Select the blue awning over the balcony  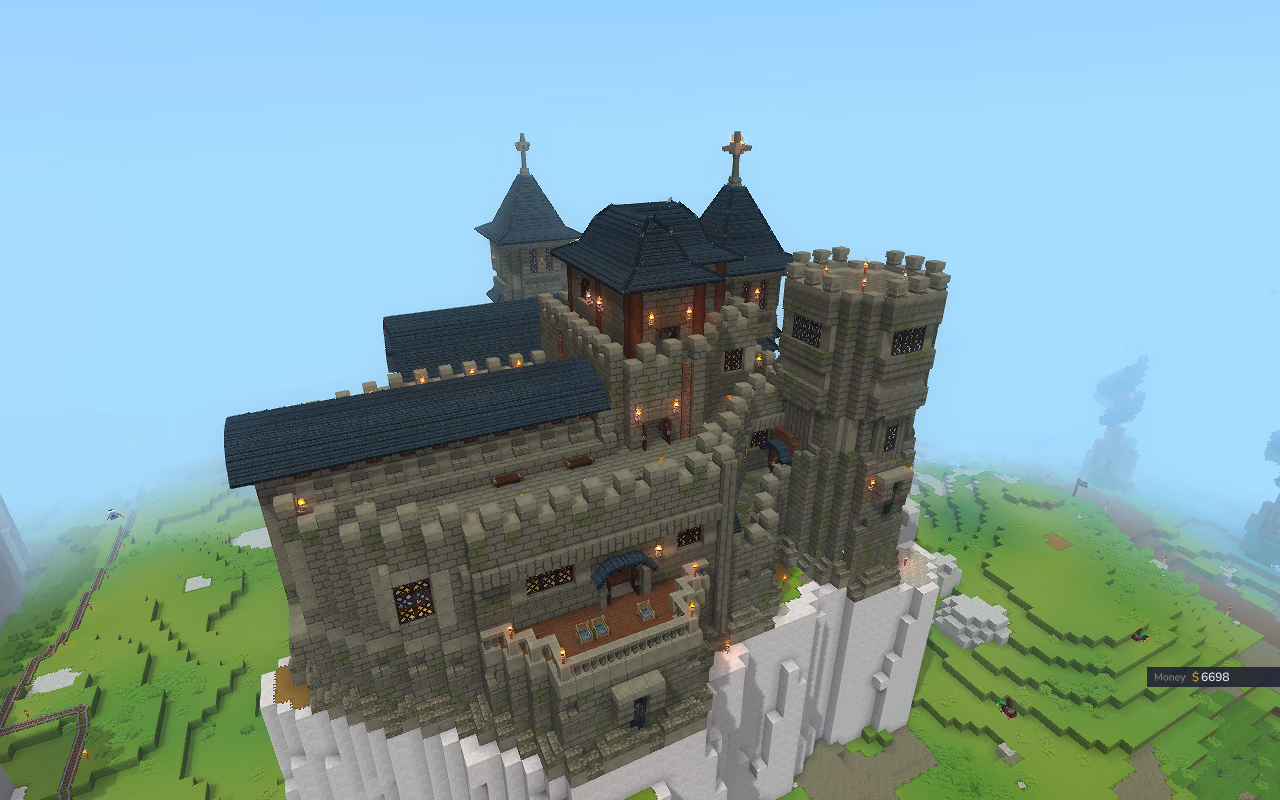click(x=622, y=566)
